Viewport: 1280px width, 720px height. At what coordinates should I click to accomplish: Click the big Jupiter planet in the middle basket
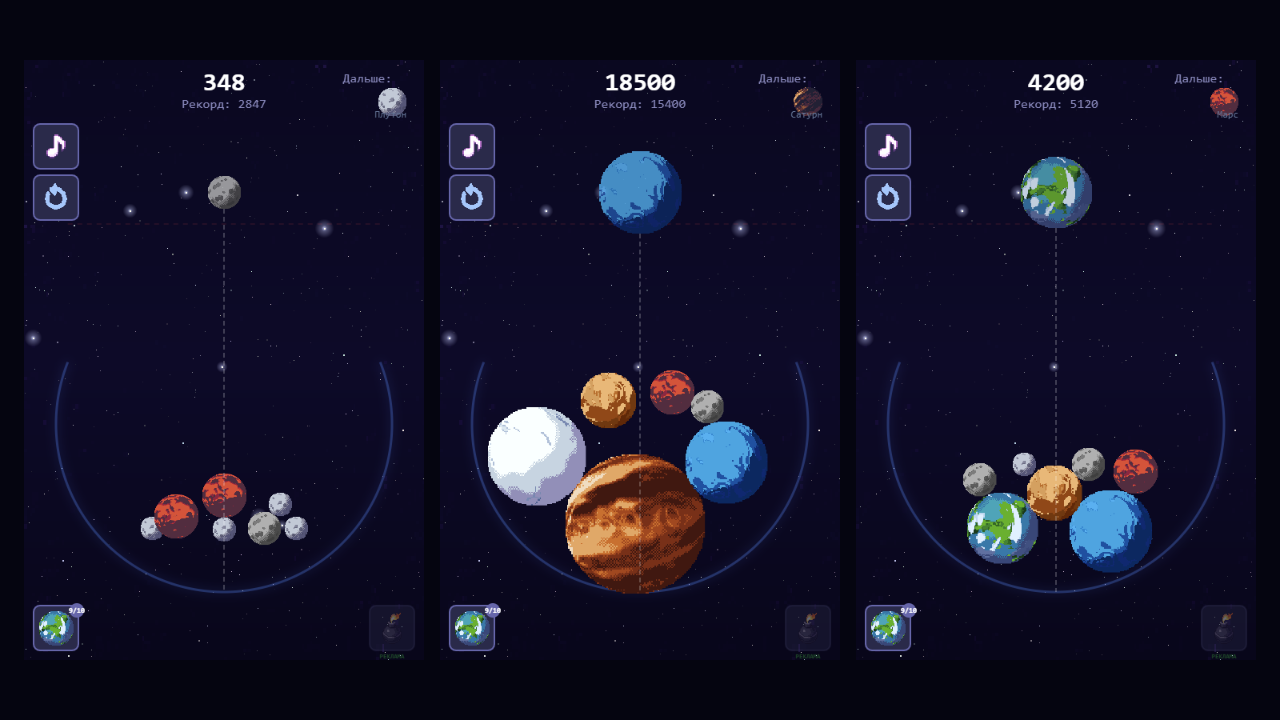click(637, 525)
